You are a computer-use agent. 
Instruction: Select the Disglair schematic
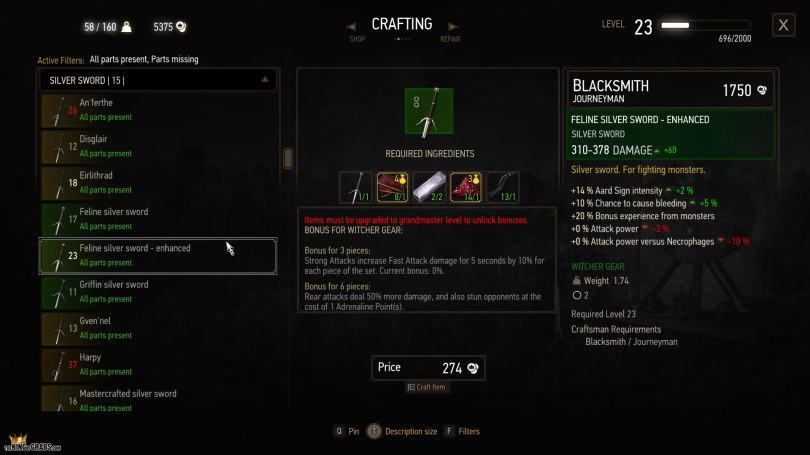pos(158,146)
